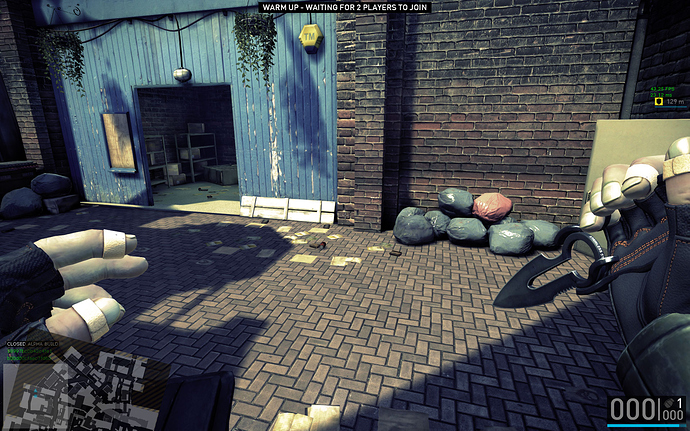Image resolution: width=690 pixels, height=431 pixels.
Task: Click the grenade icon near the ammo counter
Action: 668,402
